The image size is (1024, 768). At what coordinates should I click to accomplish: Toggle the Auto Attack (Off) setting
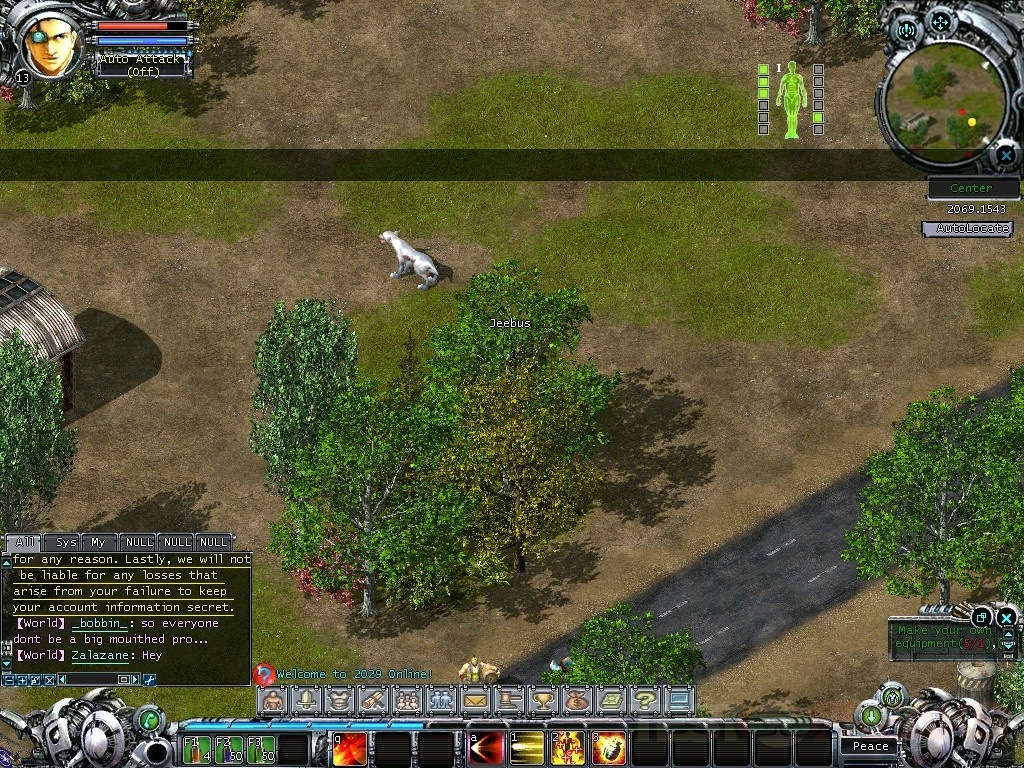click(x=140, y=65)
